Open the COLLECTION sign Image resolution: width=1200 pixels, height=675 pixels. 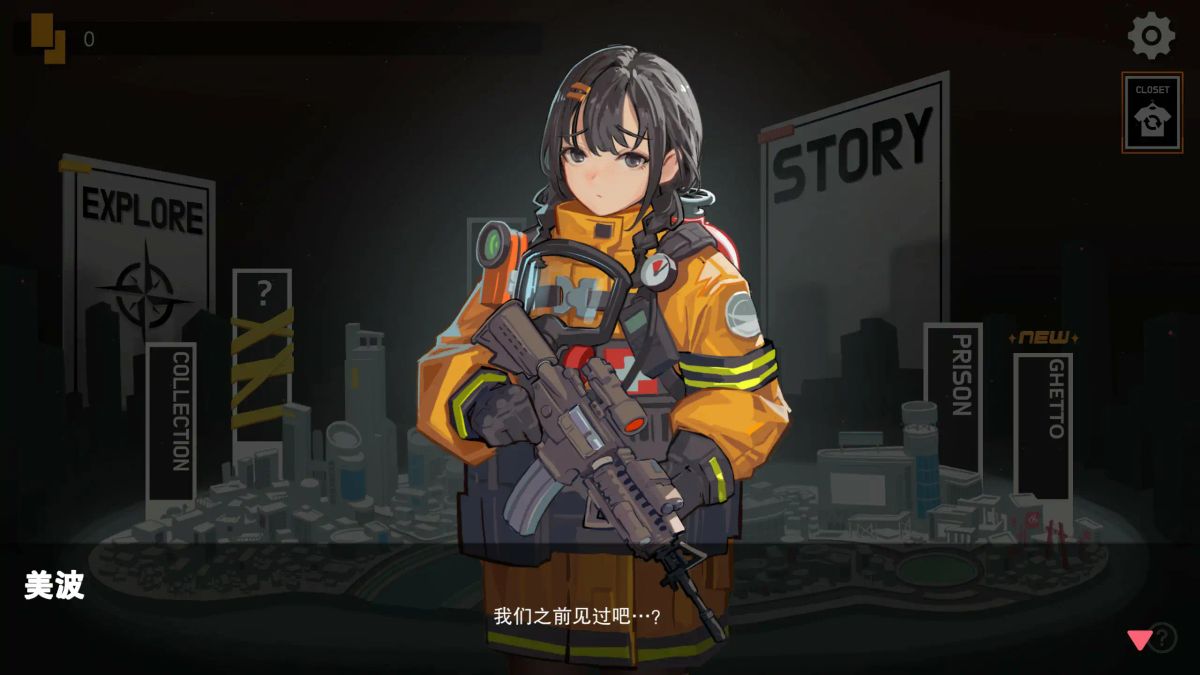[x=172, y=422]
